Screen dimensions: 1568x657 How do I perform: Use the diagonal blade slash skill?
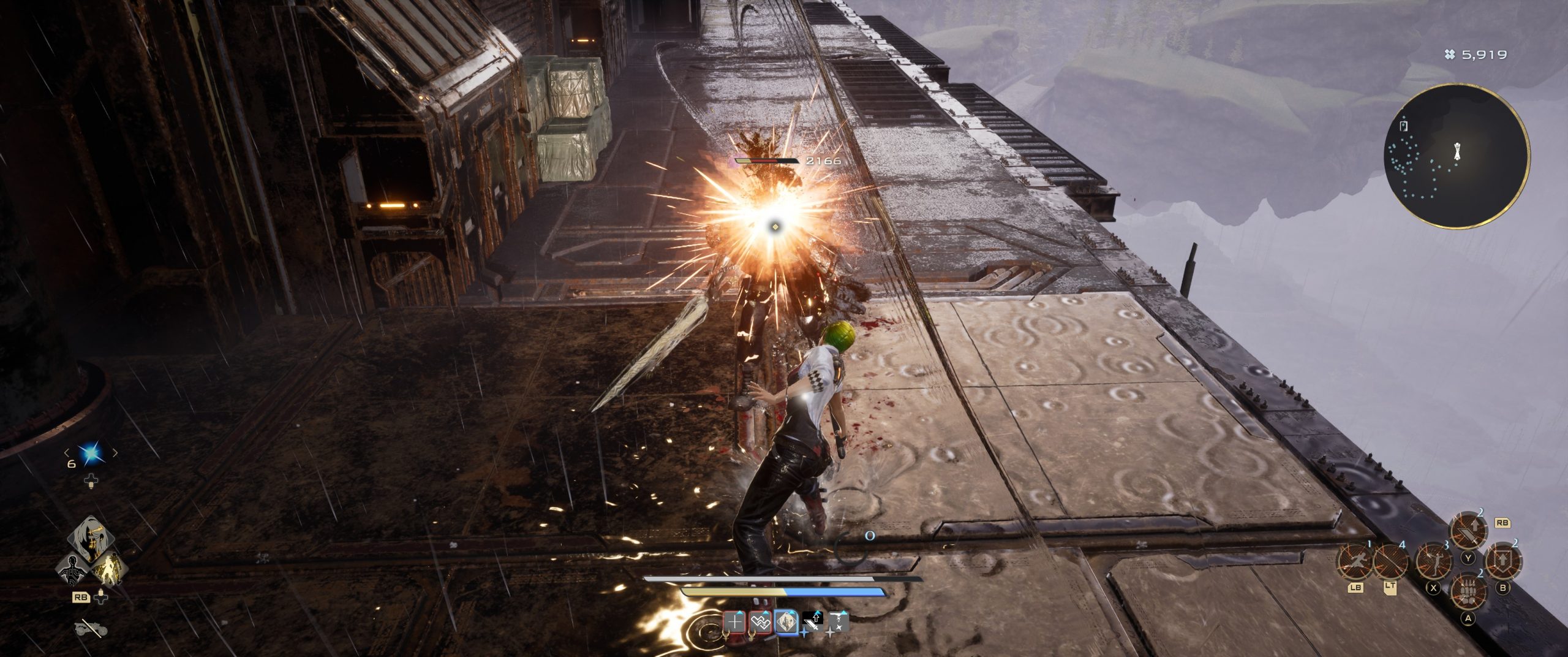pos(1391,561)
